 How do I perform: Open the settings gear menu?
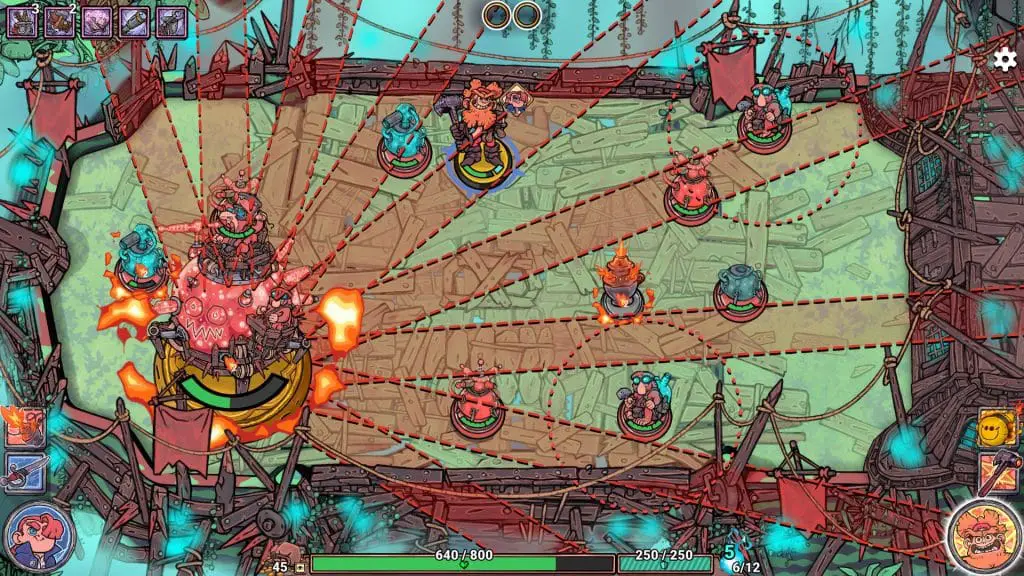(x=1003, y=59)
